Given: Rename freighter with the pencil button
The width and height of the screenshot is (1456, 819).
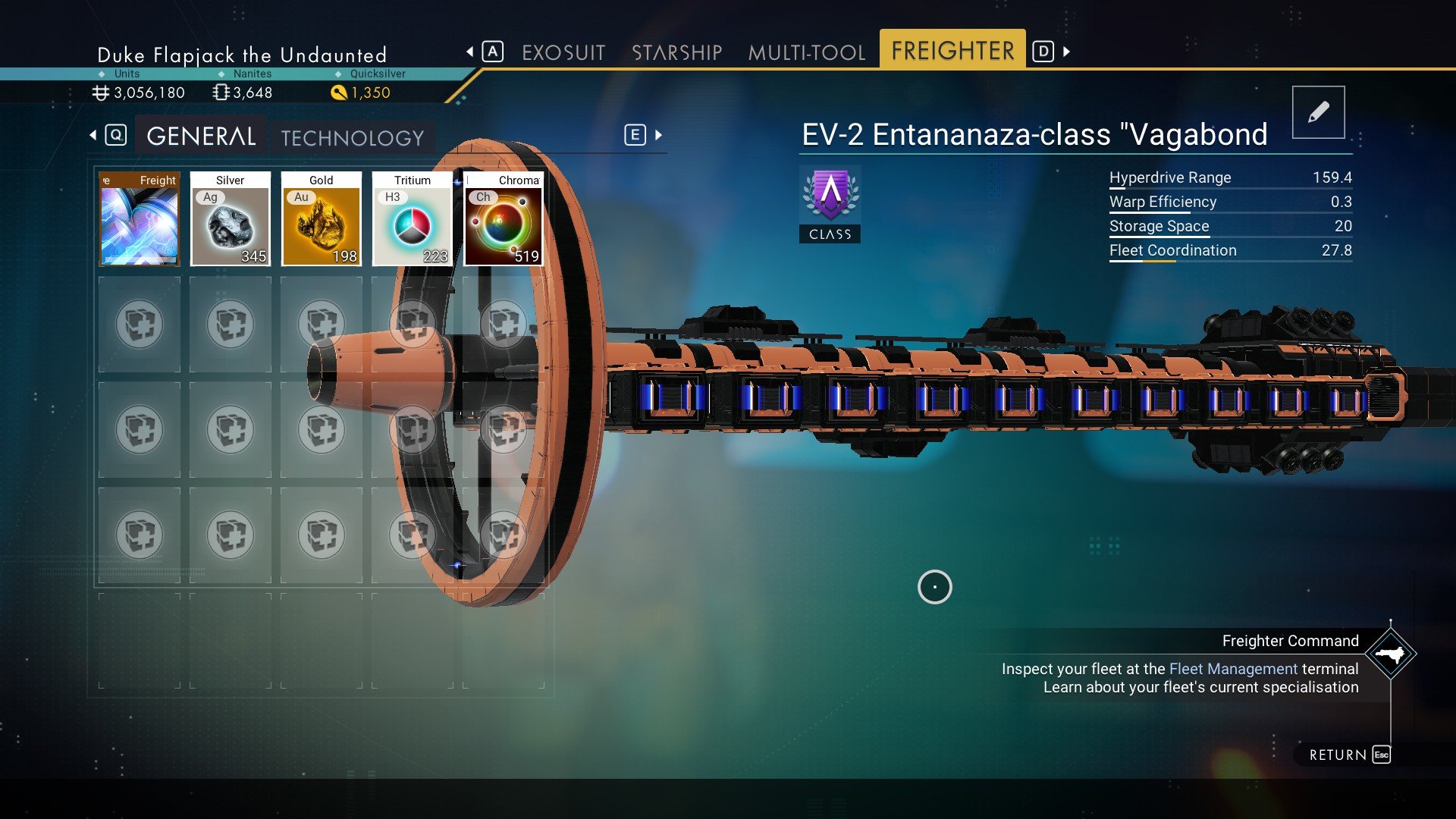Looking at the screenshot, I should coord(1318,112).
